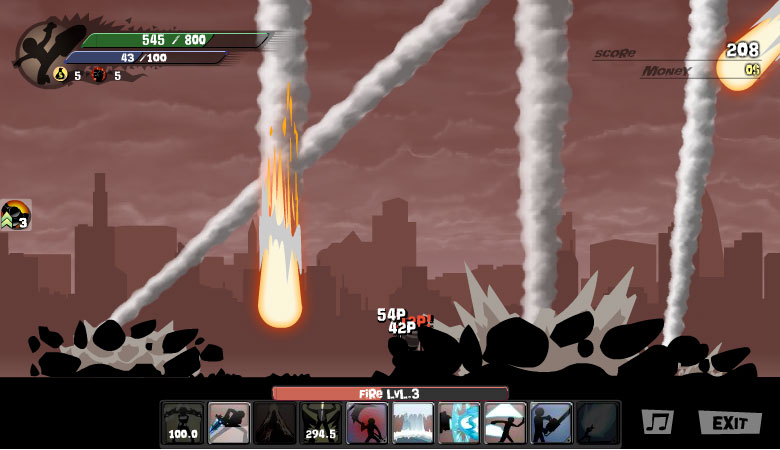Use the red scythe slash skill
This screenshot has width=780, height=450.
366,423
